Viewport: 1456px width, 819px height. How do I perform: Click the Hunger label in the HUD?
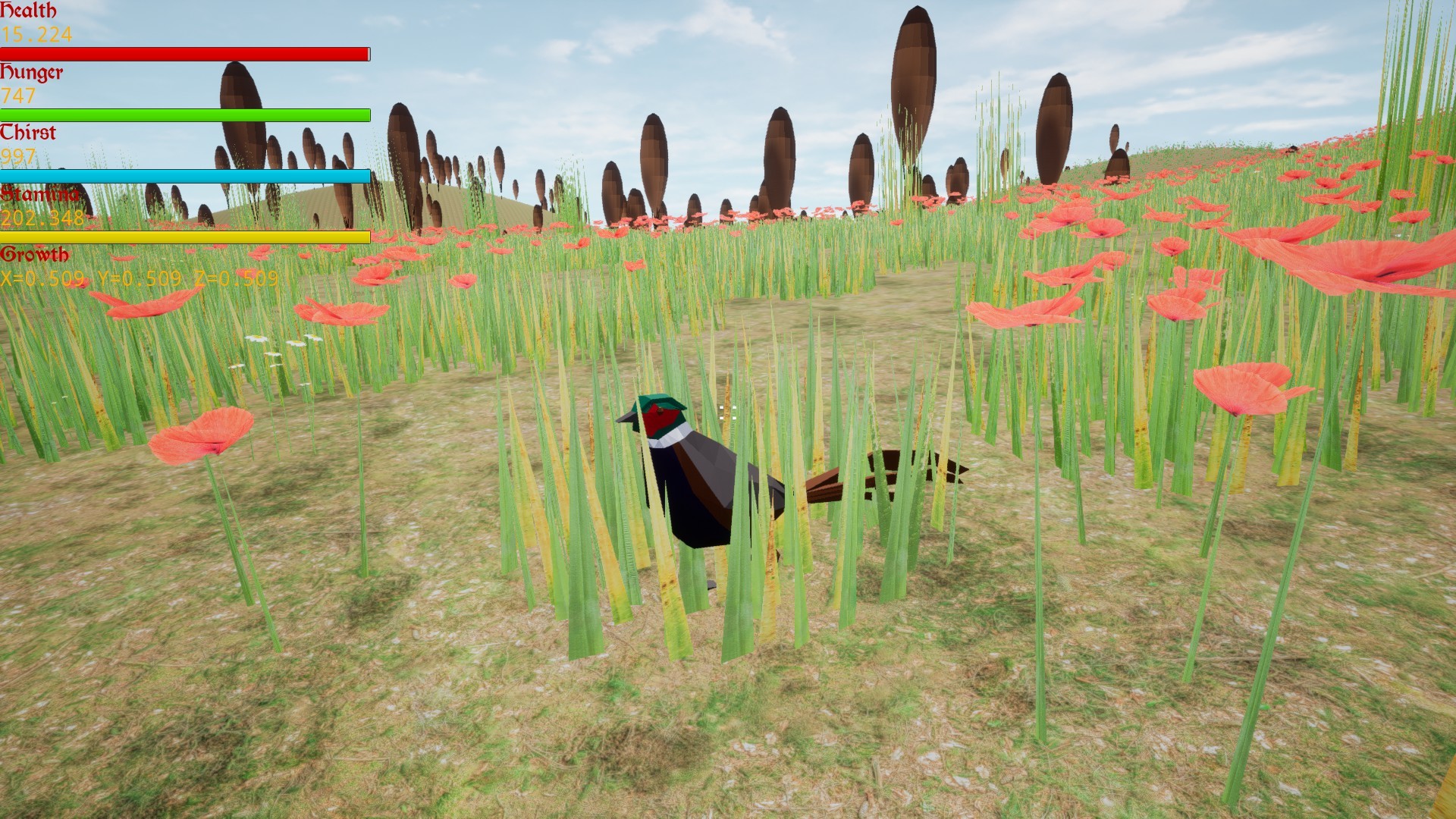(x=33, y=73)
